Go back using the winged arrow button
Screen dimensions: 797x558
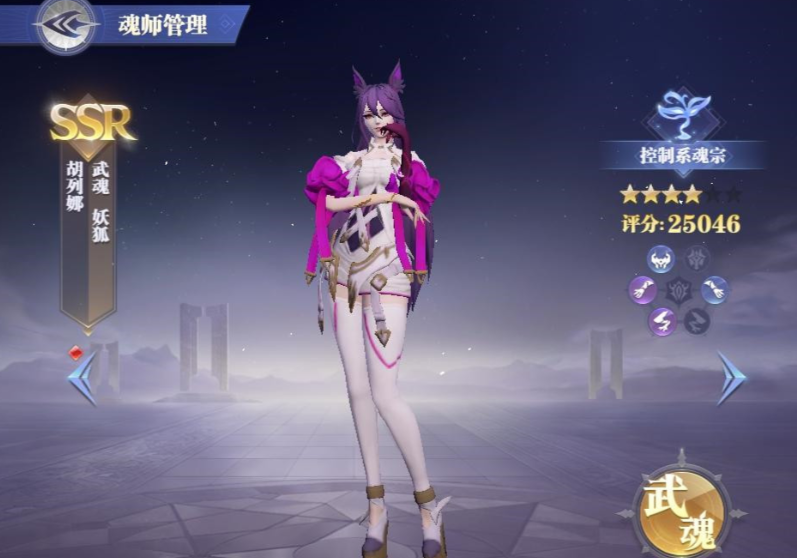point(66,25)
